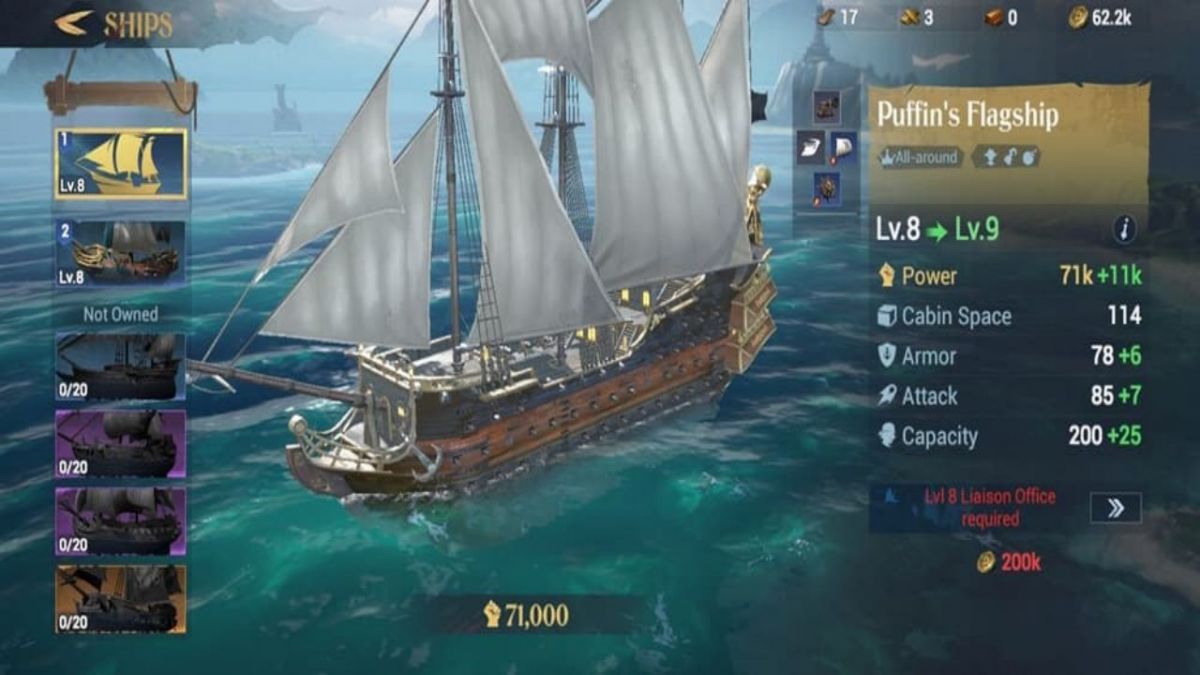This screenshot has height=675, width=1200.
Task: Go back using the Ships arrow
Action: pos(73,23)
